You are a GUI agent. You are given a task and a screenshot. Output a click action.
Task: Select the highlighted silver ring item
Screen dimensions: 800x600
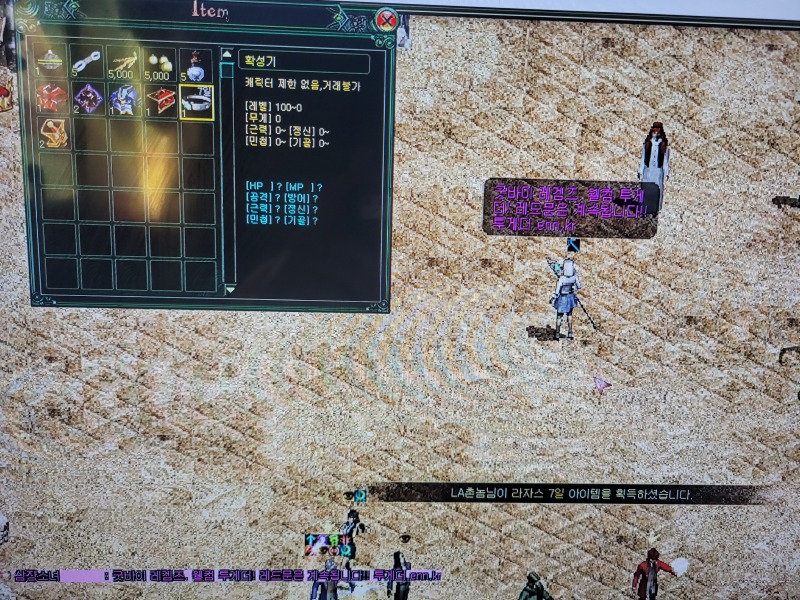[197, 101]
